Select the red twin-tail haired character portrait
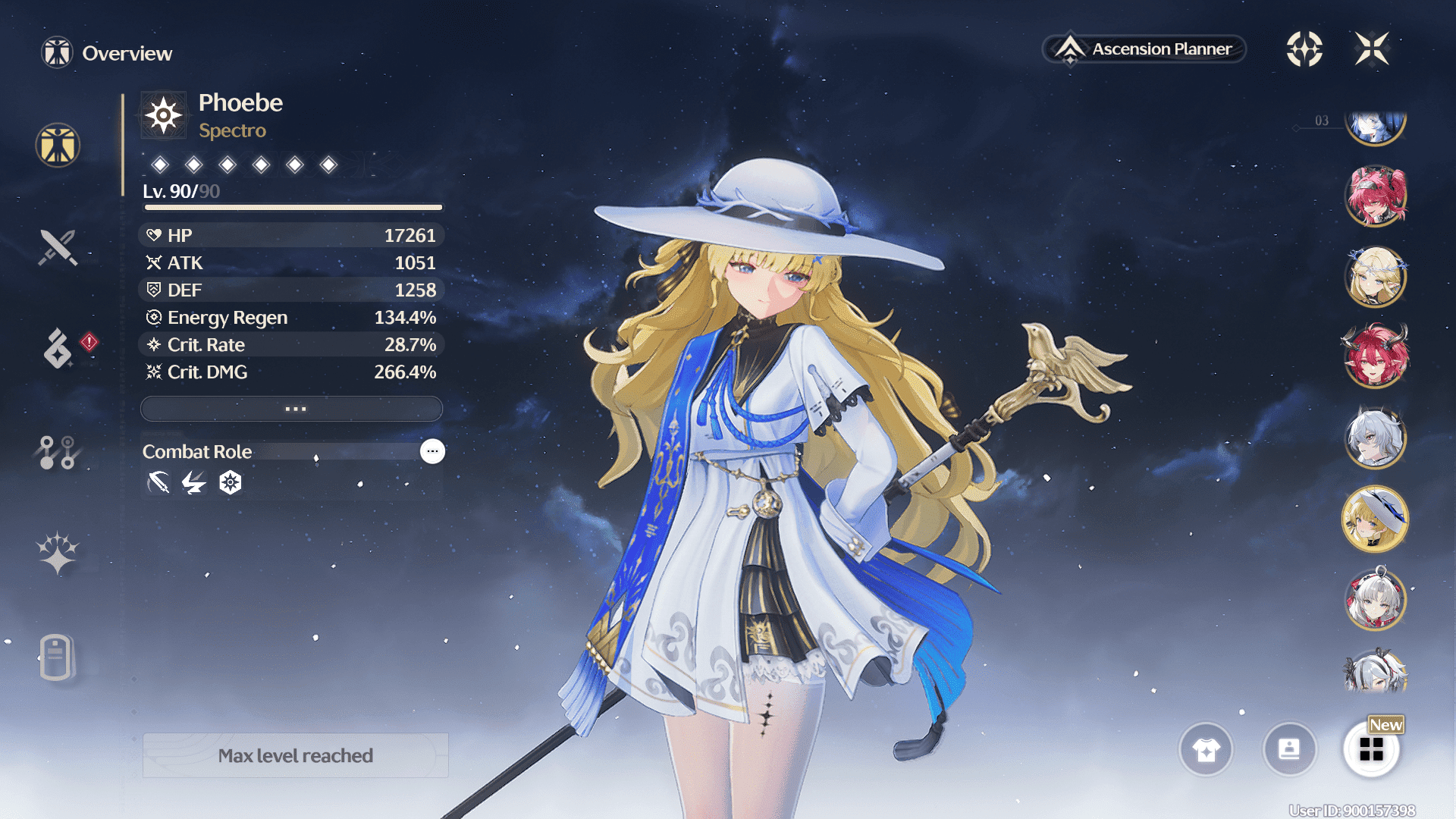The width and height of the screenshot is (1456, 819). point(1376,196)
